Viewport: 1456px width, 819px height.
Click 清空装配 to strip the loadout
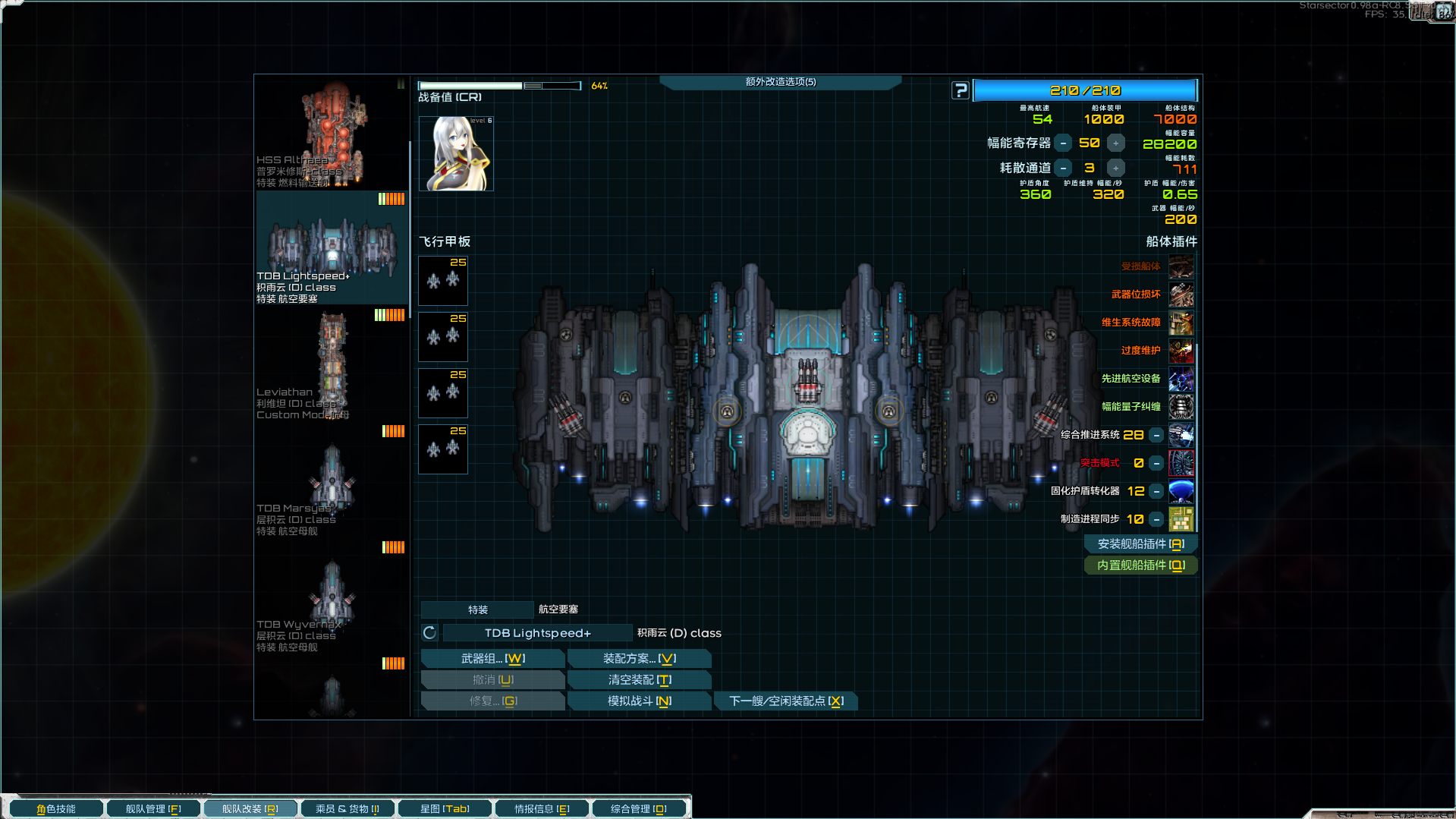(639, 680)
